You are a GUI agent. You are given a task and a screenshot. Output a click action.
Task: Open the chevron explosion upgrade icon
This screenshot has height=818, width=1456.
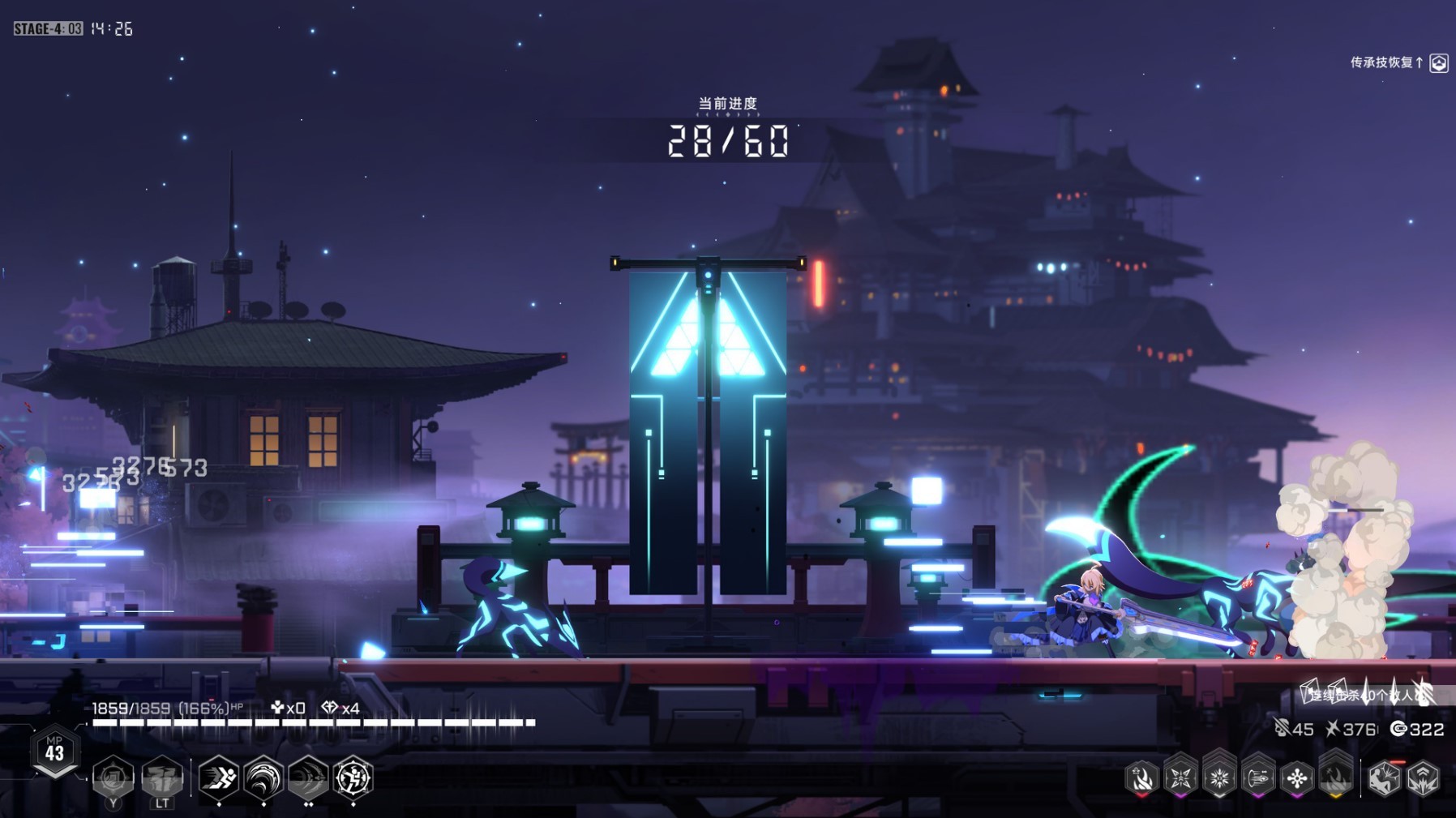(1424, 778)
